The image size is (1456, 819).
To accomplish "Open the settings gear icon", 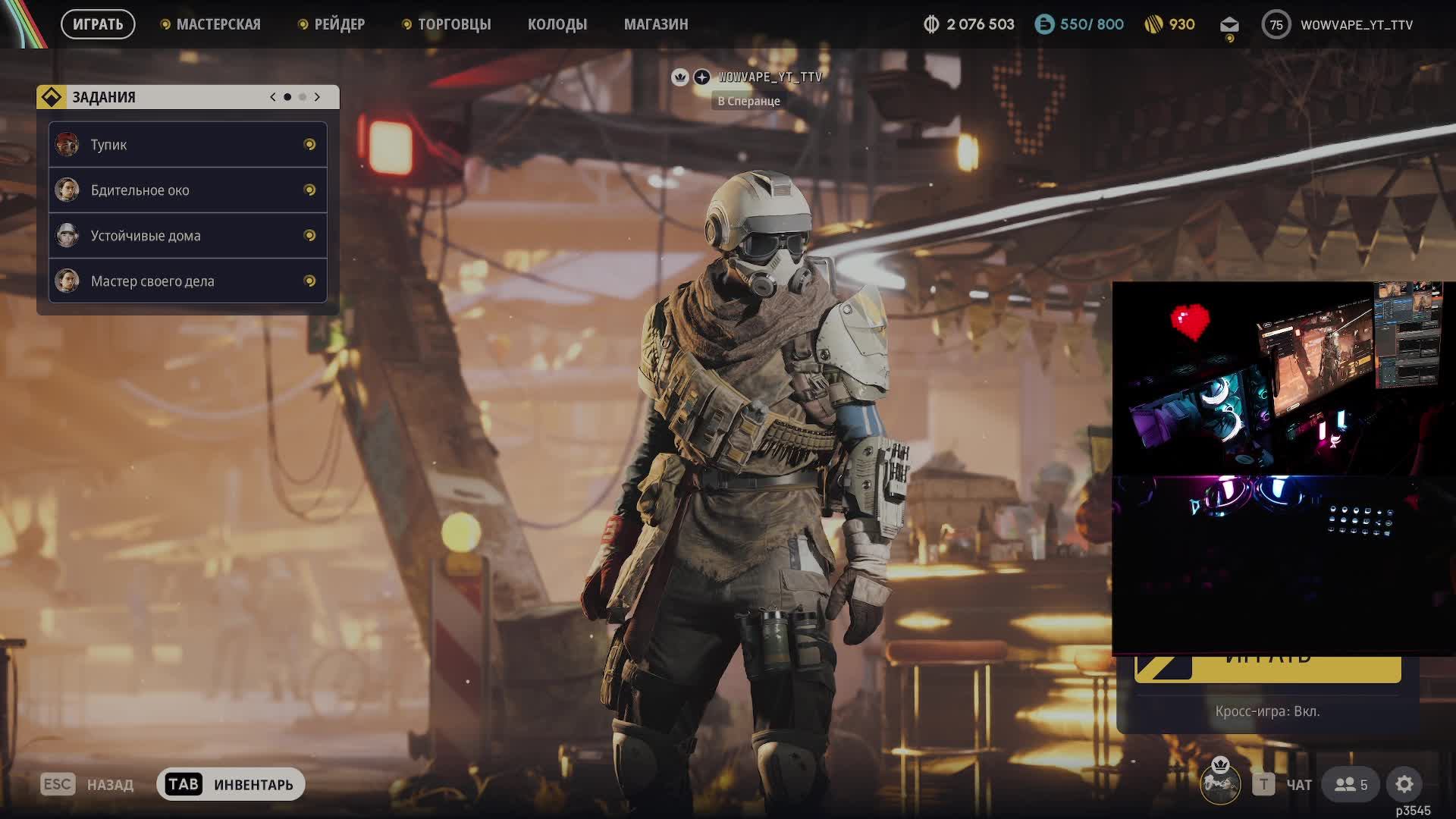I will pos(1404,784).
